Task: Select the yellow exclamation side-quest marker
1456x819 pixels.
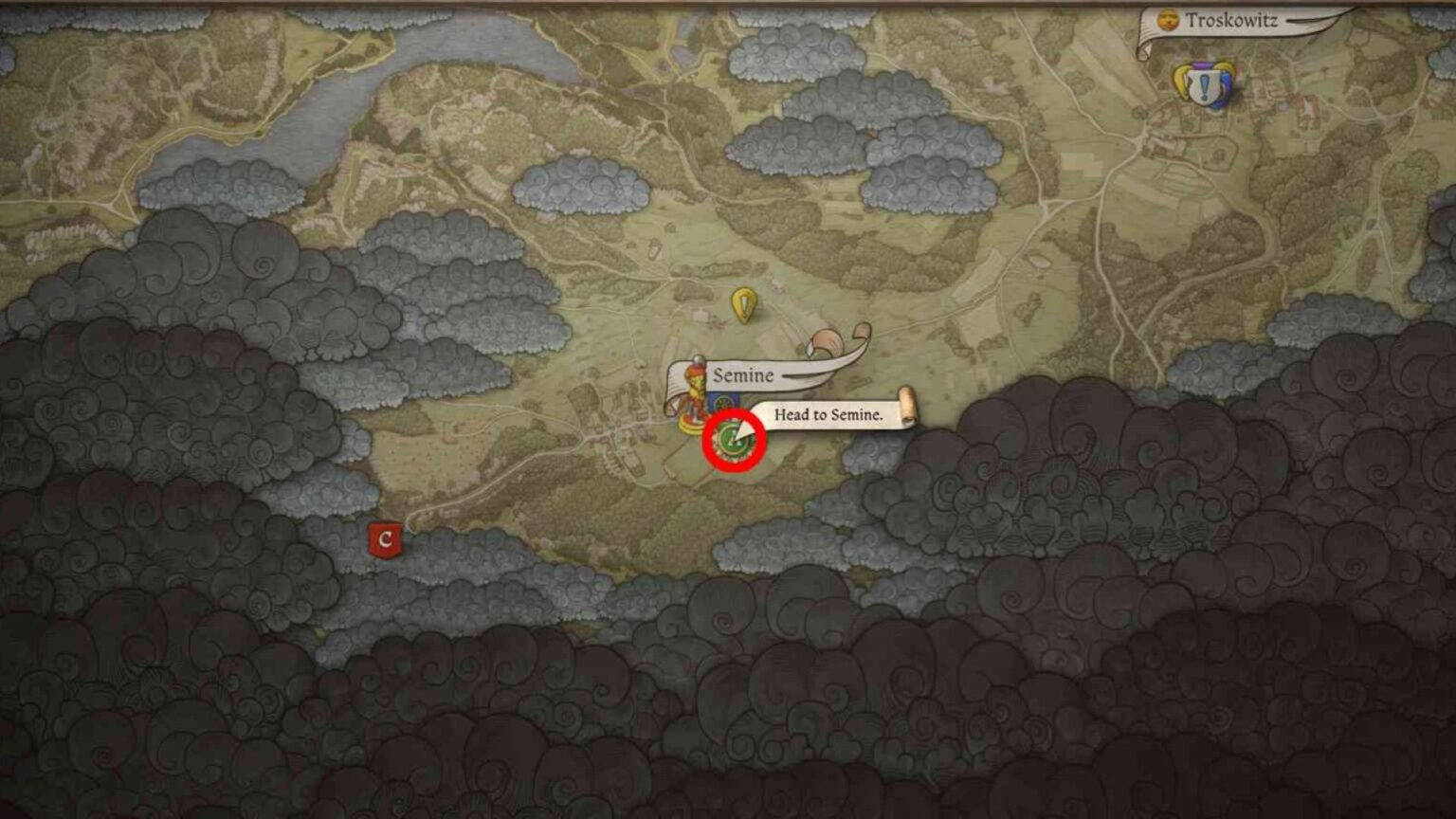Action: (x=746, y=303)
